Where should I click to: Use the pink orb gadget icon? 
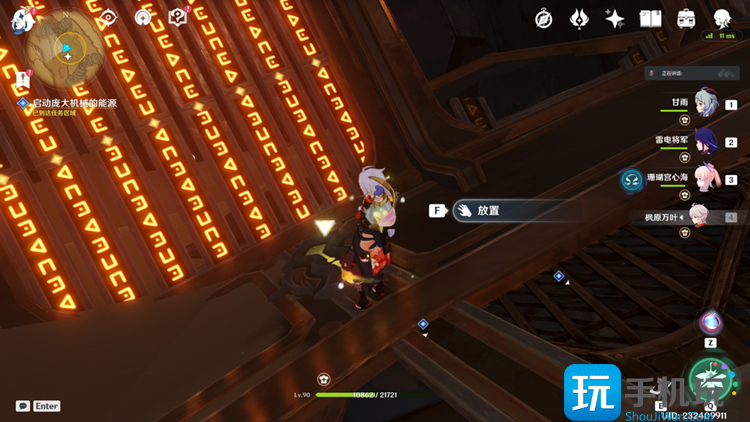click(x=711, y=323)
